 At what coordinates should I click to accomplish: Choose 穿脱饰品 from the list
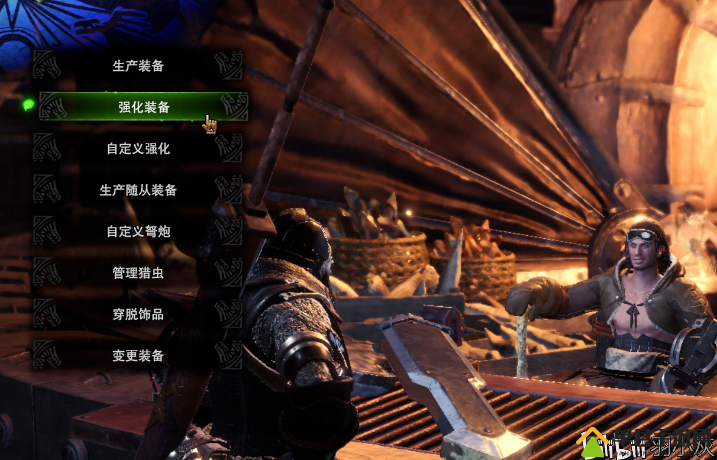pyautogui.click(x=138, y=314)
